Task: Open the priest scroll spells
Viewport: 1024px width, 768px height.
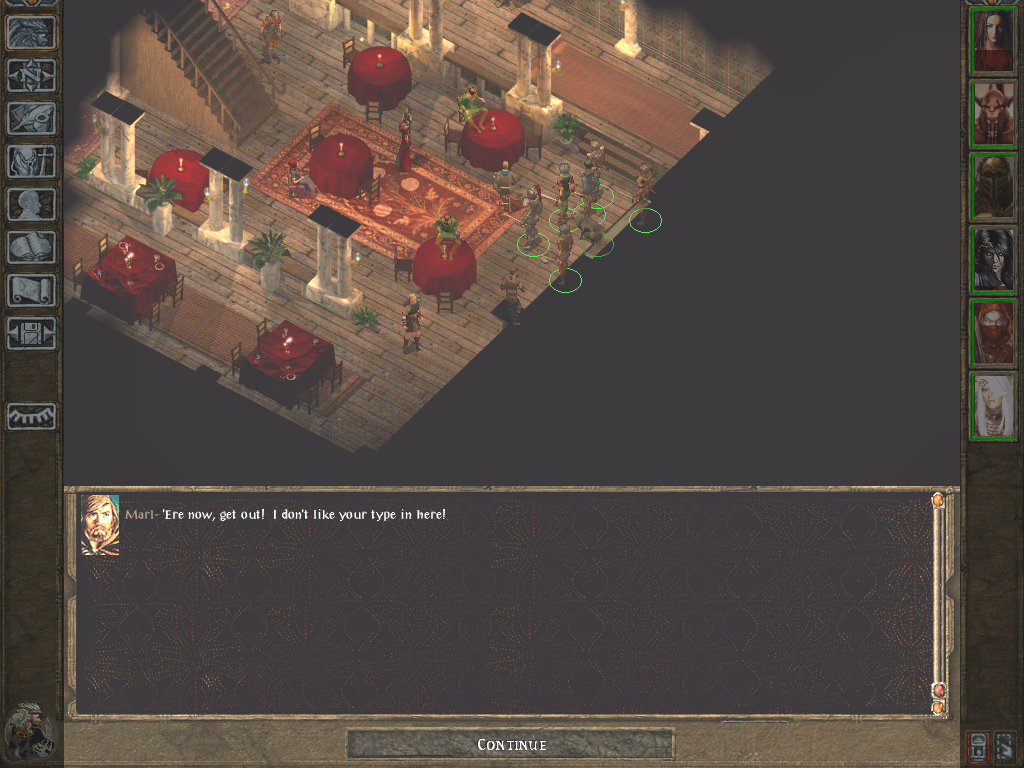Action: pos(31,290)
